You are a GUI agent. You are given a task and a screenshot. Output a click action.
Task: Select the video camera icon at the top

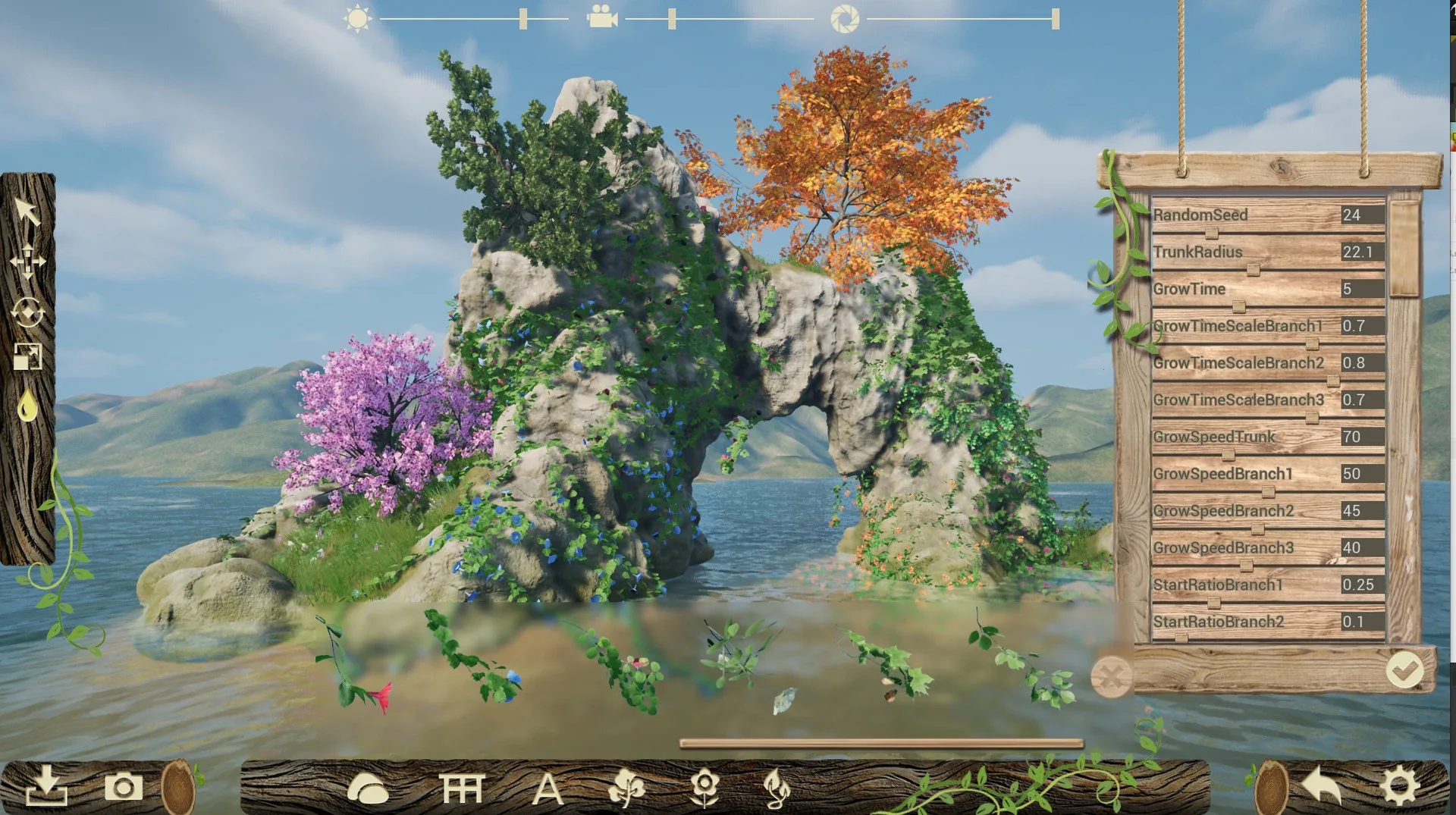point(601,17)
